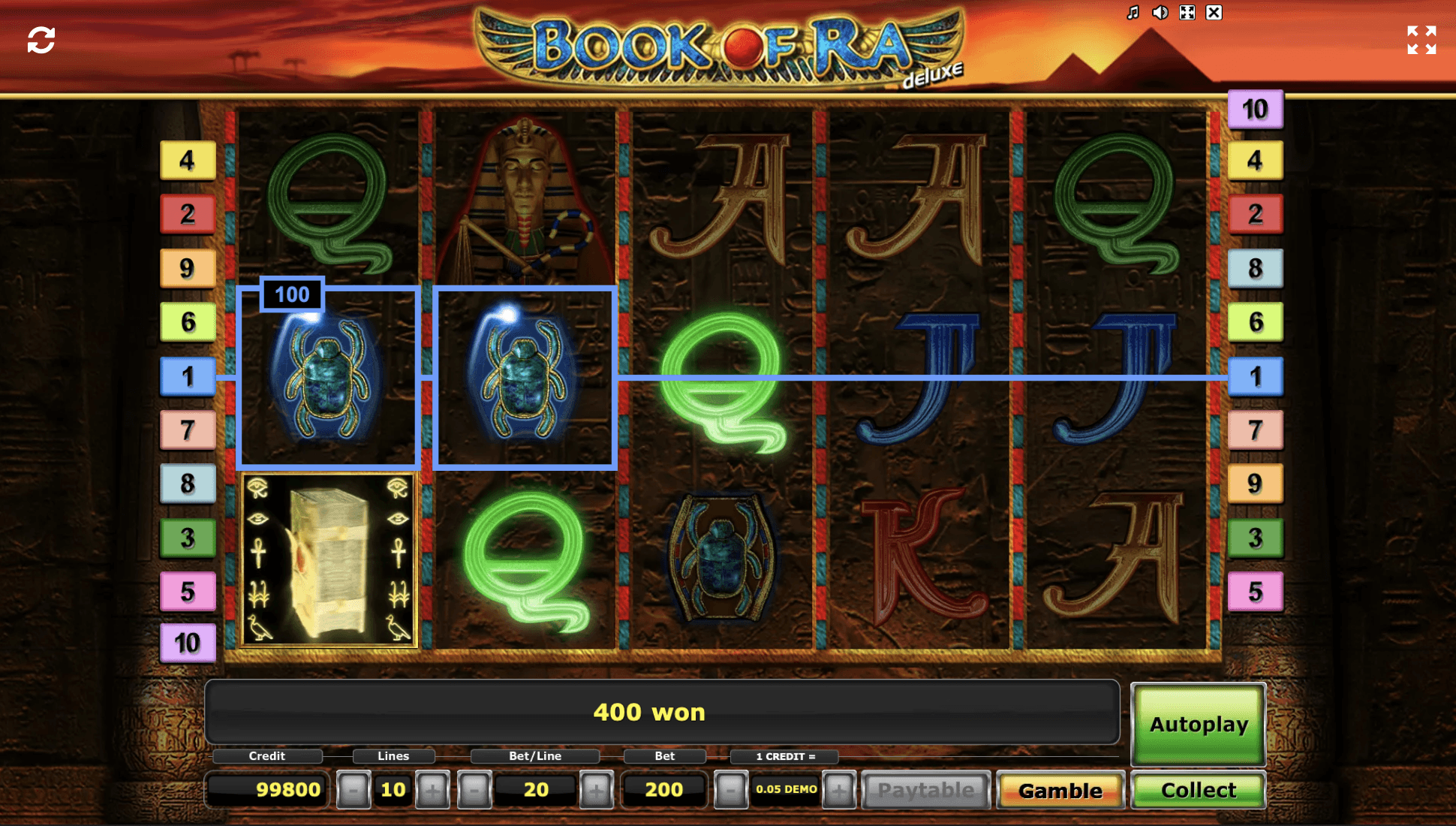The height and width of the screenshot is (826, 1456).
Task: Increase Bet/Line using the plus control
Action: [597, 789]
